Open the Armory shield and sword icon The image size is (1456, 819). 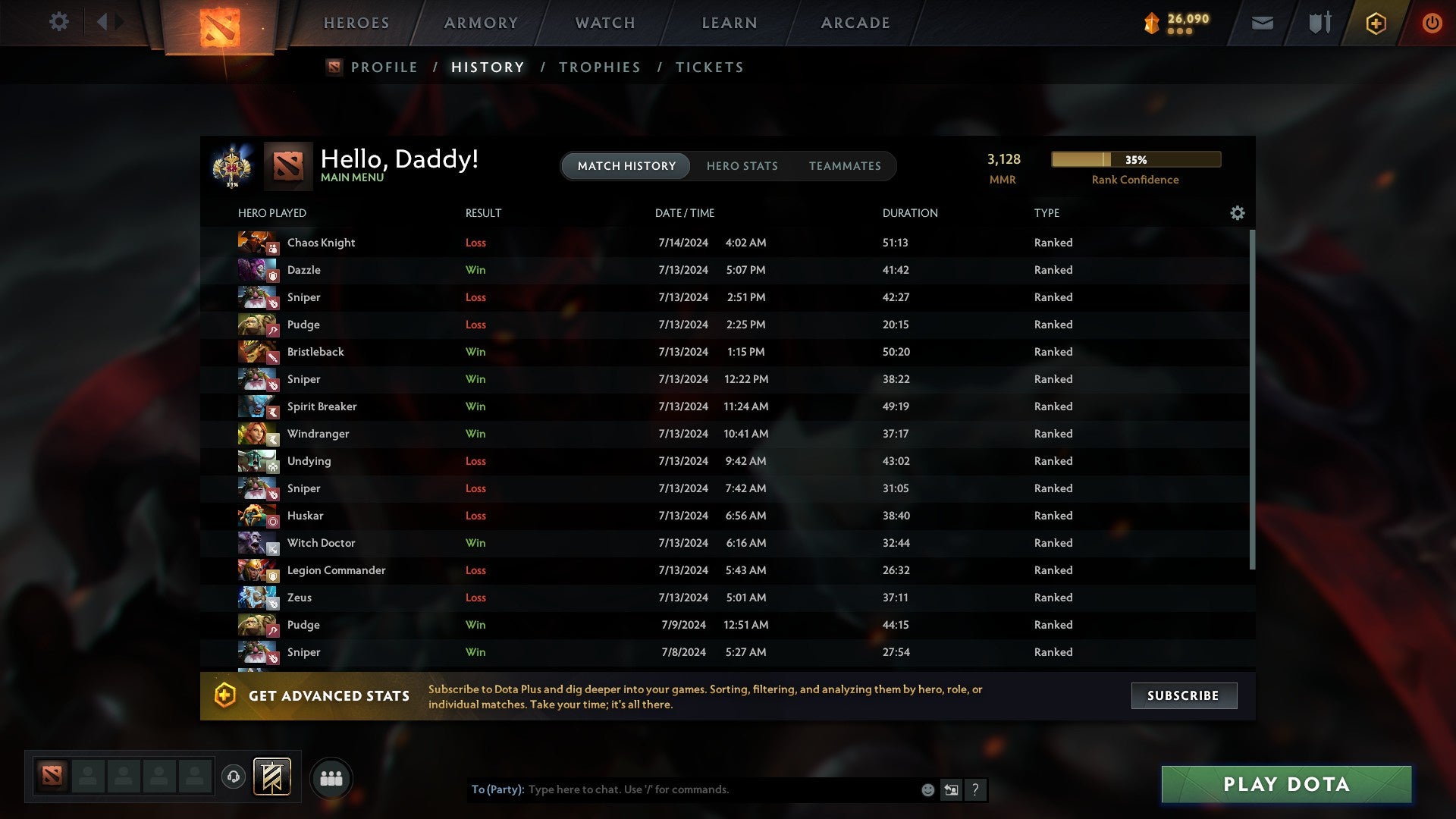pos(1319,23)
